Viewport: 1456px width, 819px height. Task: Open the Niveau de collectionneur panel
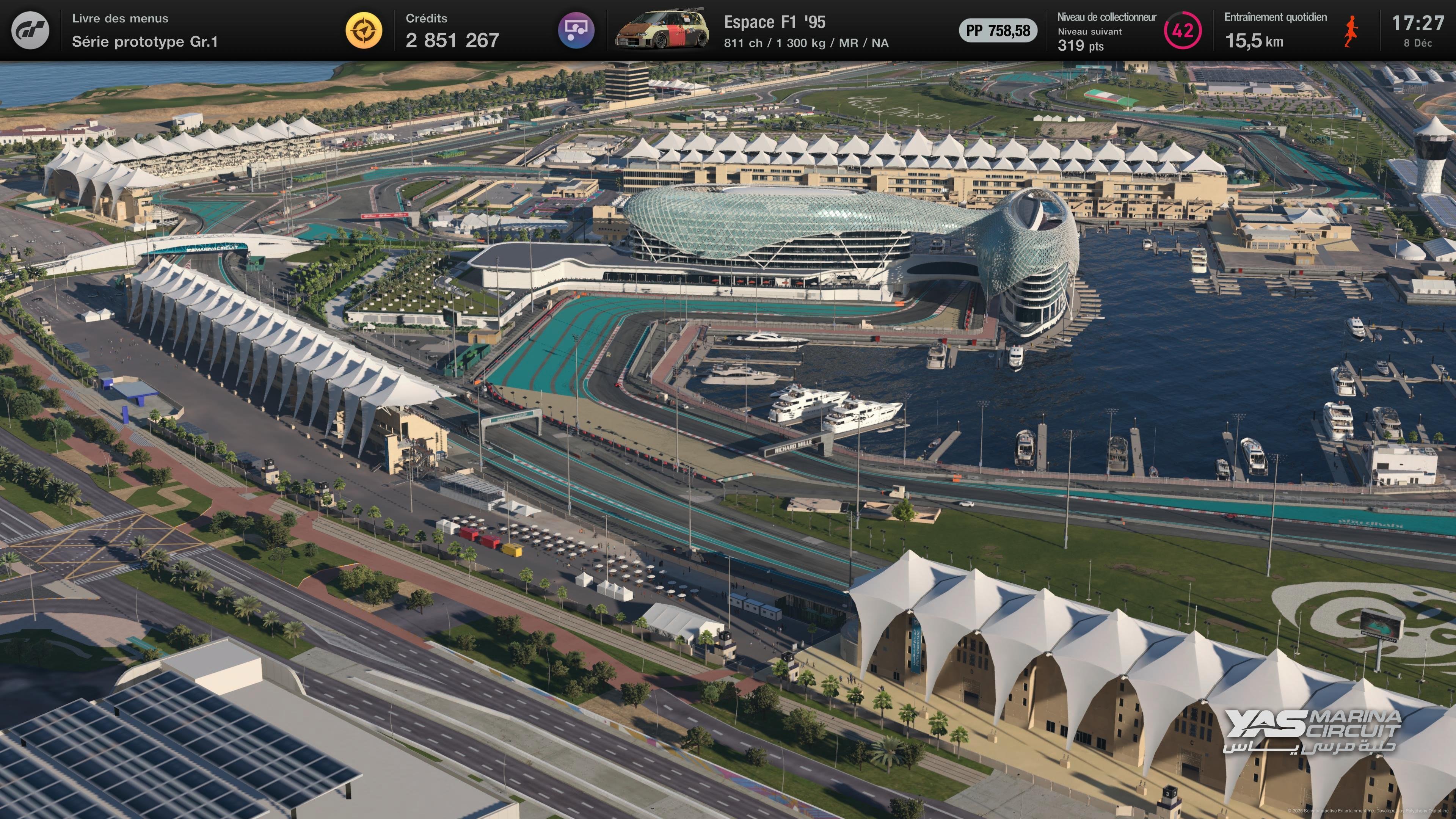tap(1107, 17)
